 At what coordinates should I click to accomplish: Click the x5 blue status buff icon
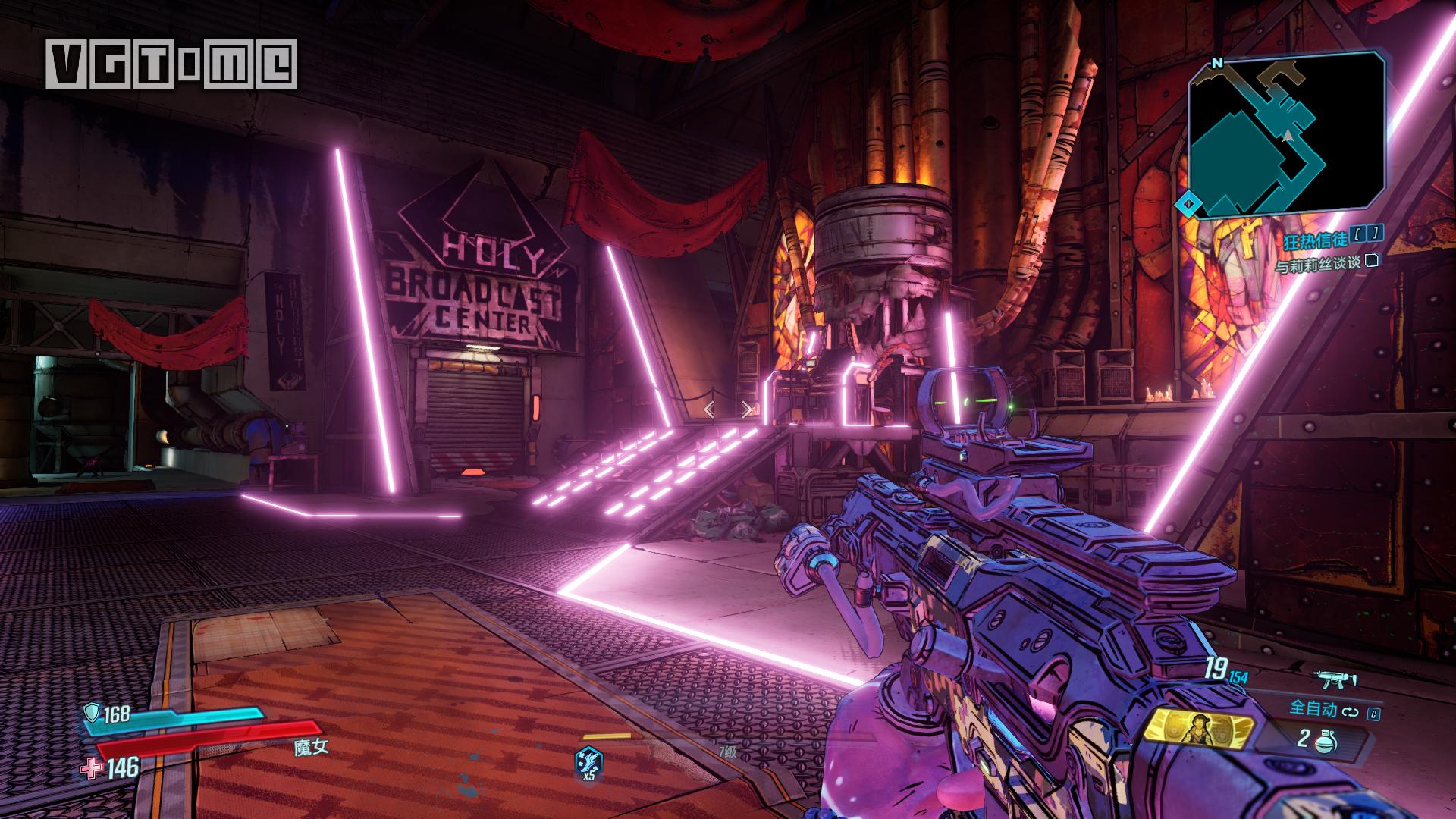tap(588, 761)
